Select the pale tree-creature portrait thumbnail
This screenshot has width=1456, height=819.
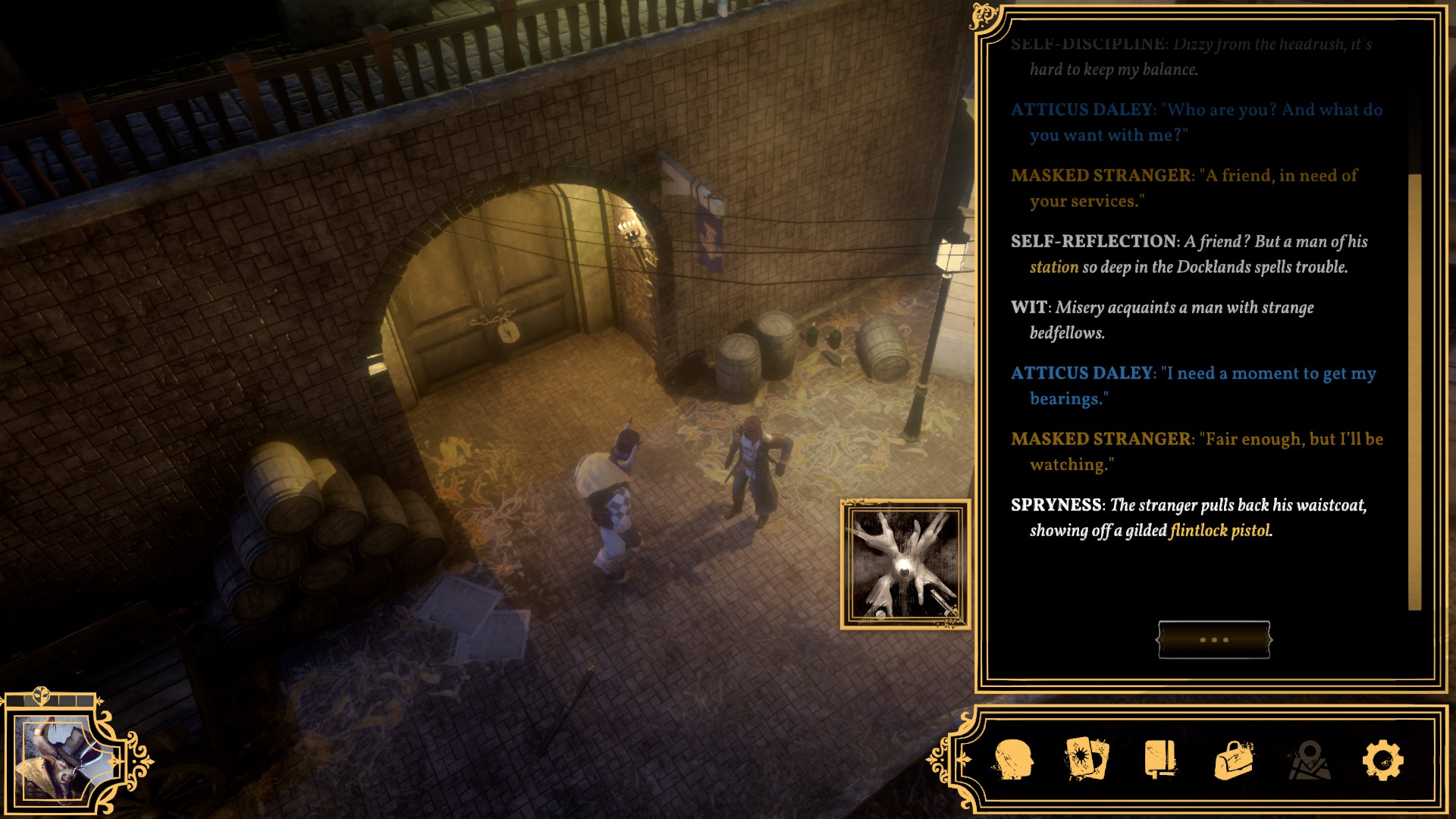[905, 564]
